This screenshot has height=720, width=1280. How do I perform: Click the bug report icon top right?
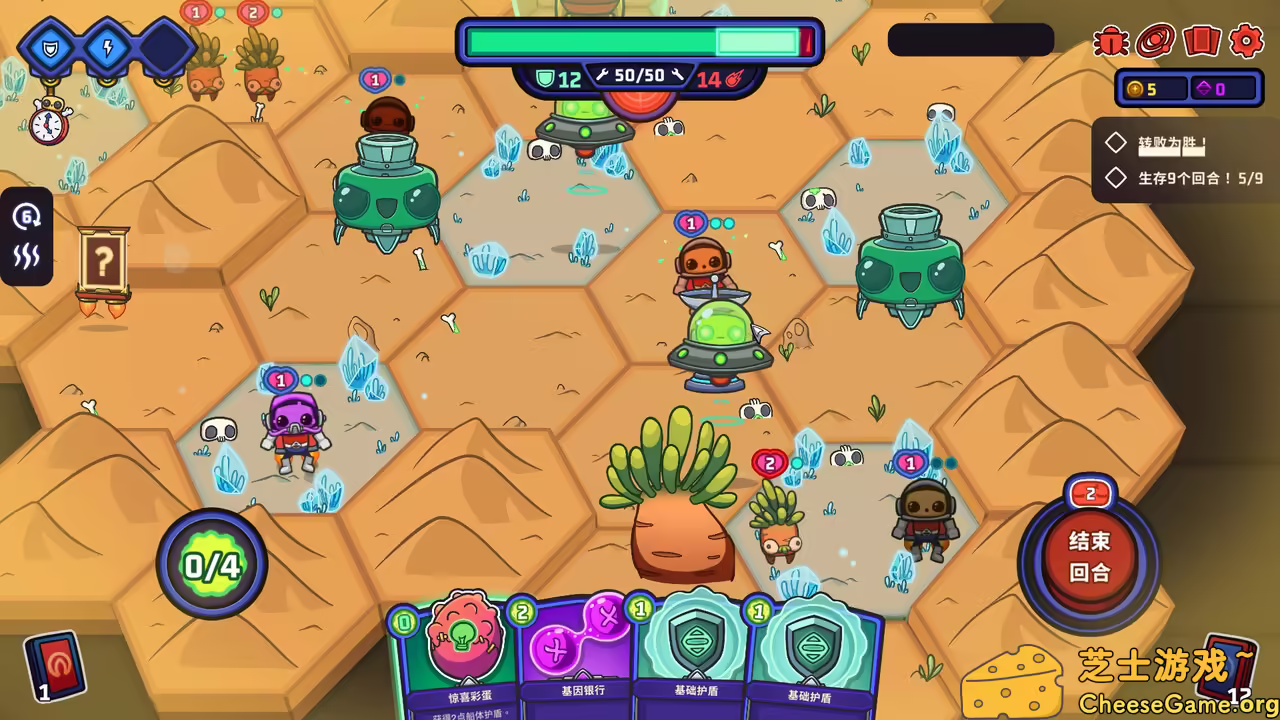[1112, 42]
